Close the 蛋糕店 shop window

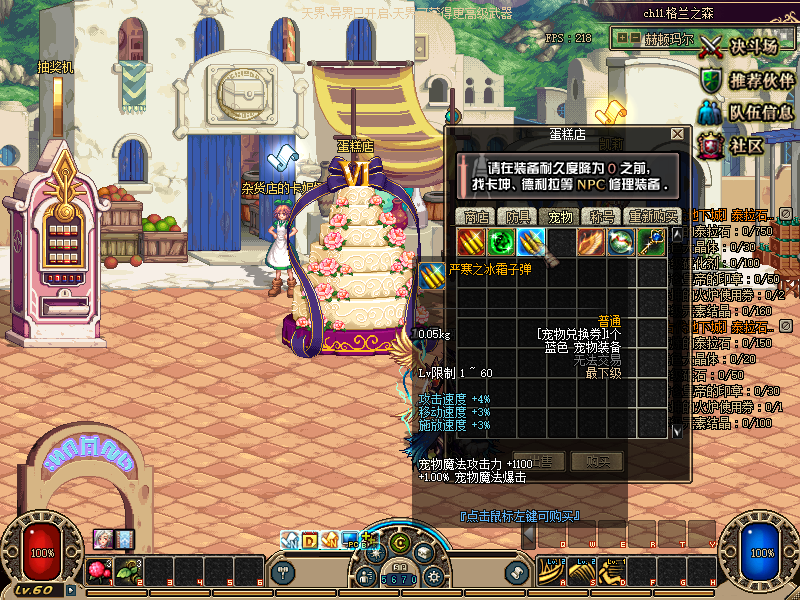tap(677, 133)
